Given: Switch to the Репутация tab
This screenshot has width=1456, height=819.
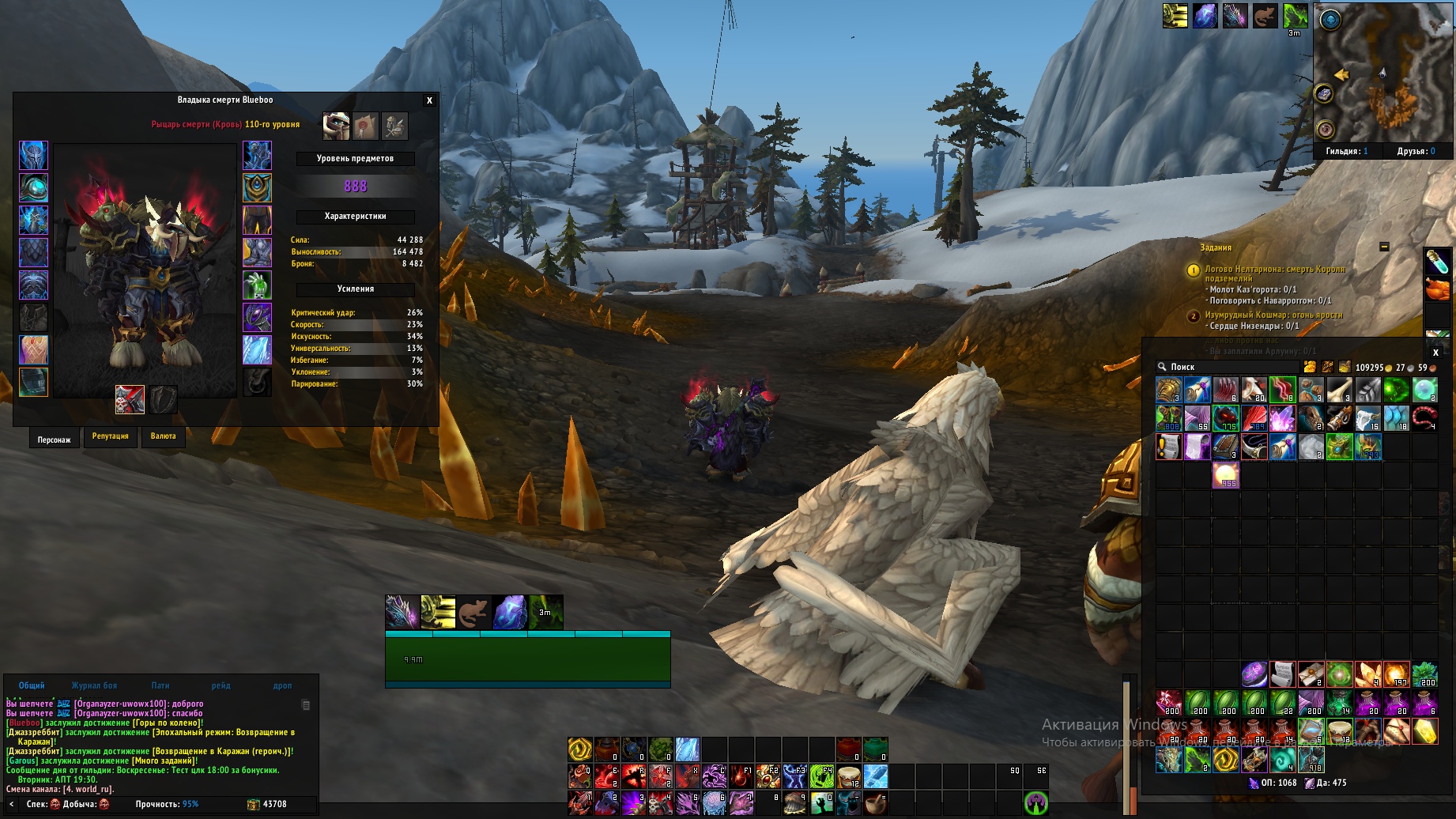Looking at the screenshot, I should click(110, 436).
